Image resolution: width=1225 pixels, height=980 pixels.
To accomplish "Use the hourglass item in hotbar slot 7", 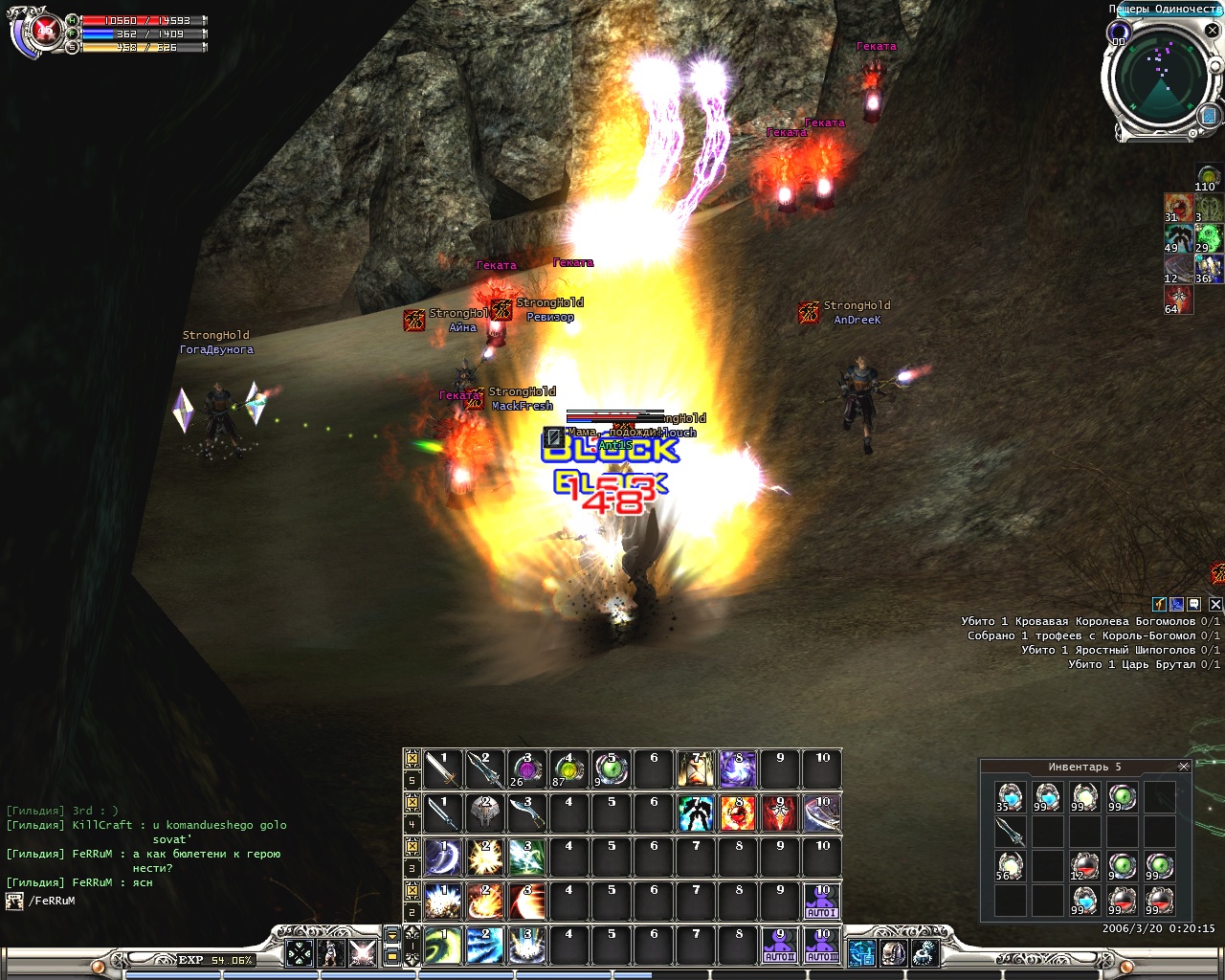I will pos(696,769).
